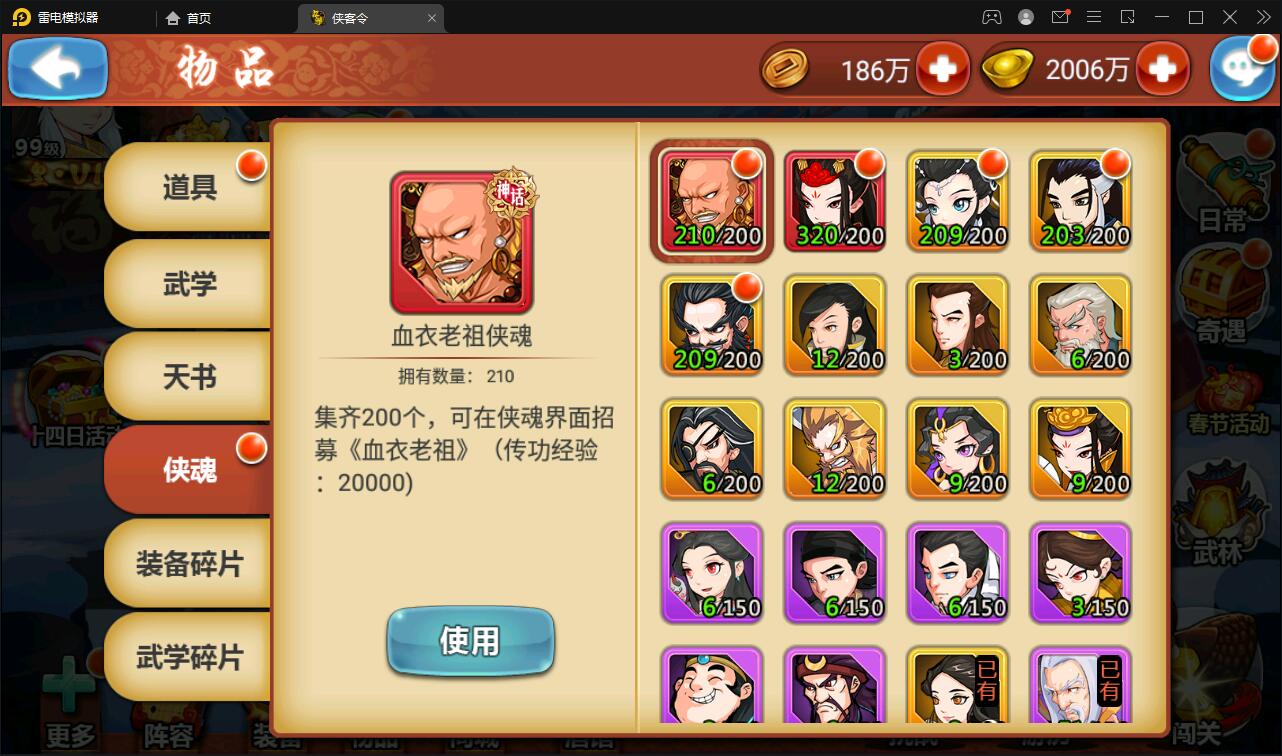This screenshot has height=756, width=1282.
Task: Click the blue back arrow to leave 物品
Action: point(57,68)
